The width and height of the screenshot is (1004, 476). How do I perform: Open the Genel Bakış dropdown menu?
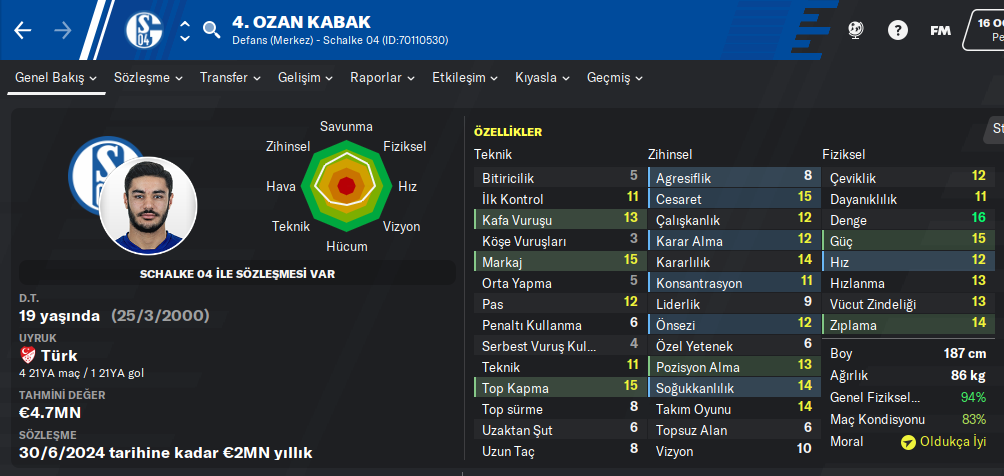(x=56, y=78)
